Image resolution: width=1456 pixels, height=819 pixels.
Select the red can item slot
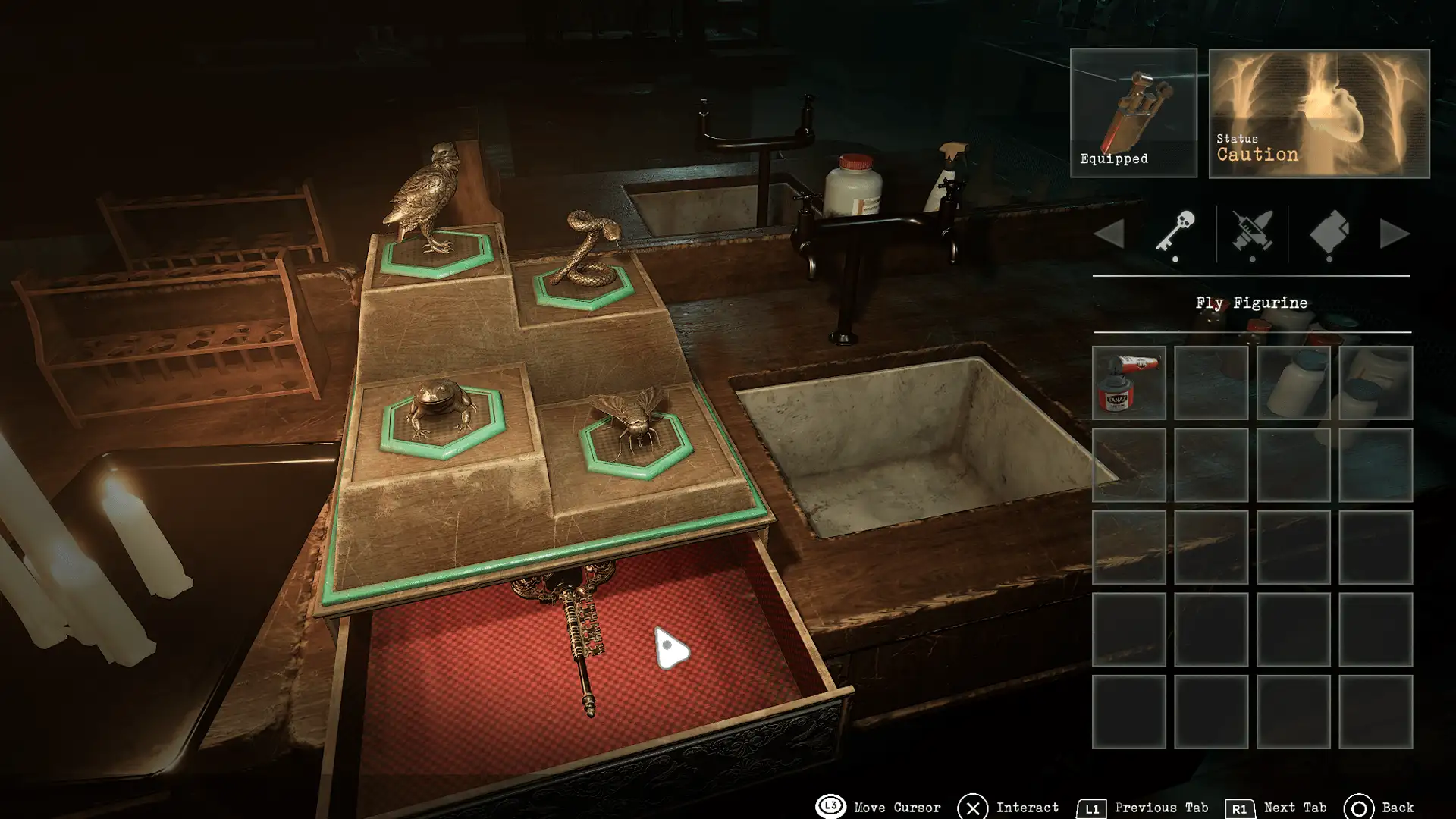click(x=1128, y=383)
